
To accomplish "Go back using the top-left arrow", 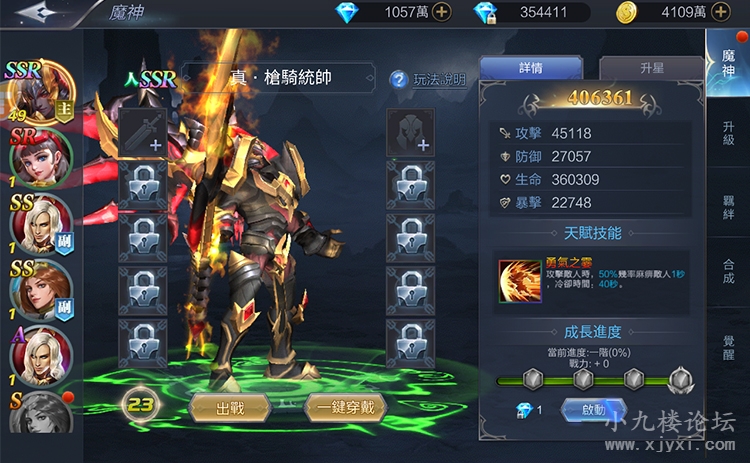I will pyautogui.click(x=39, y=13).
